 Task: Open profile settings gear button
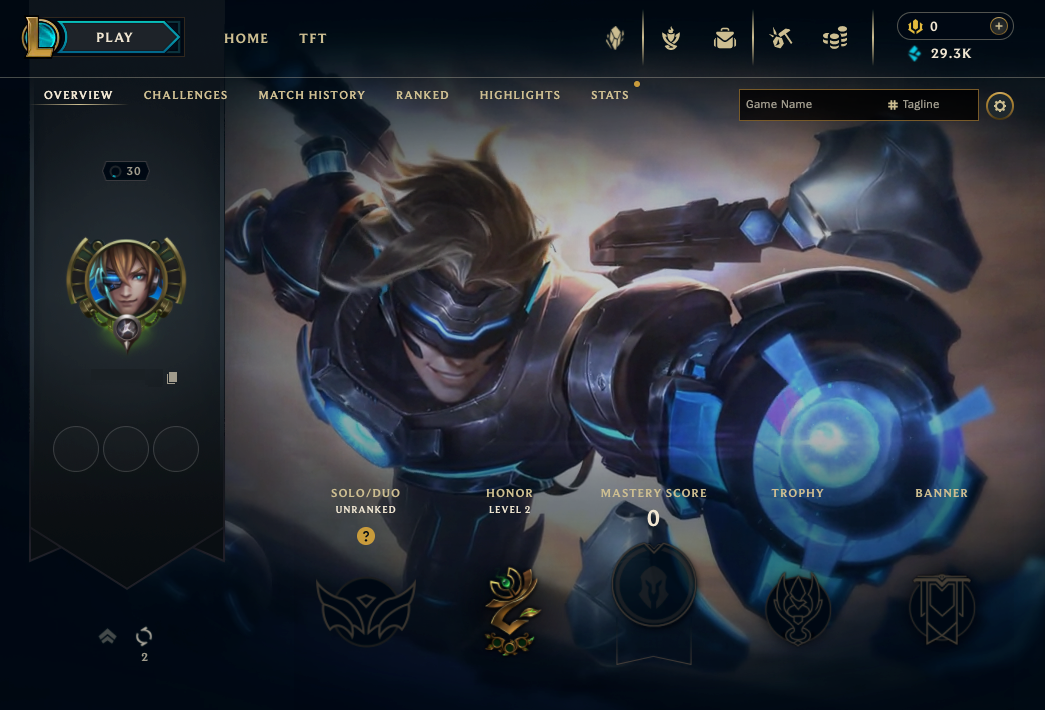(1000, 106)
